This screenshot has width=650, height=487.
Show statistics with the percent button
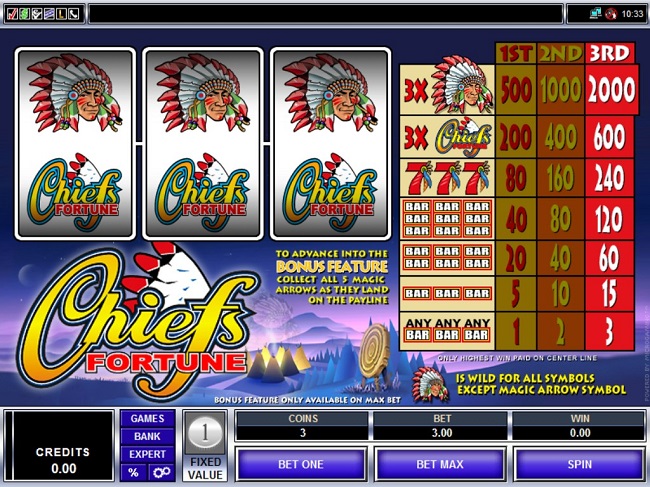pos(133,472)
